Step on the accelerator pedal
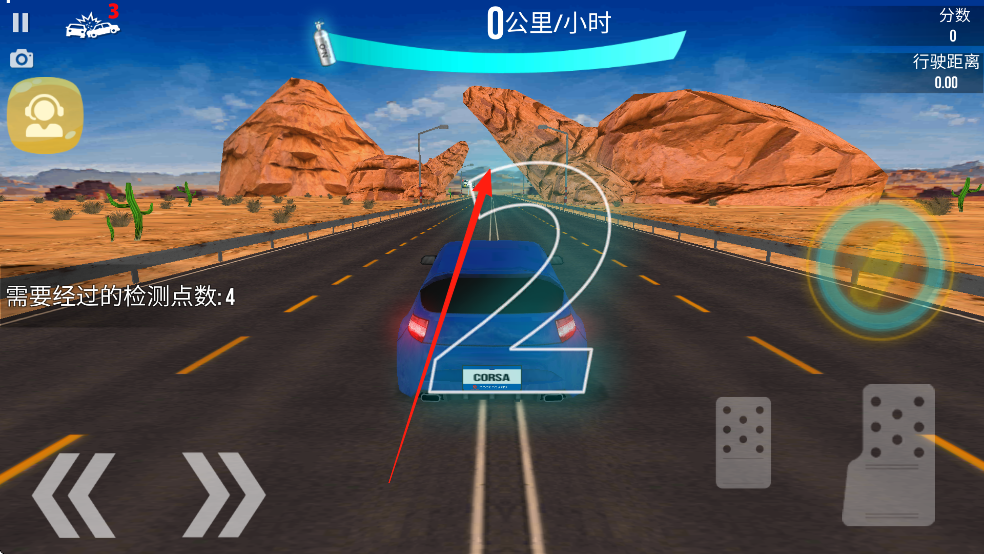Image resolution: width=984 pixels, height=554 pixels. (x=888, y=454)
